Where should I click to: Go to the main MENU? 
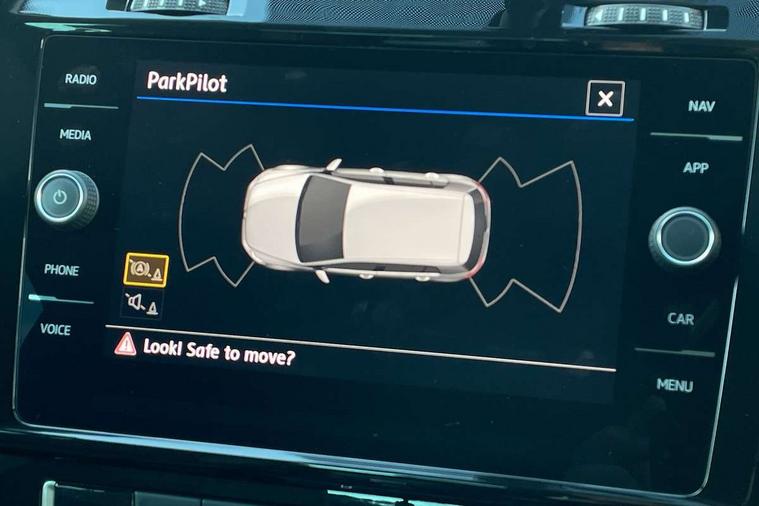click(675, 385)
